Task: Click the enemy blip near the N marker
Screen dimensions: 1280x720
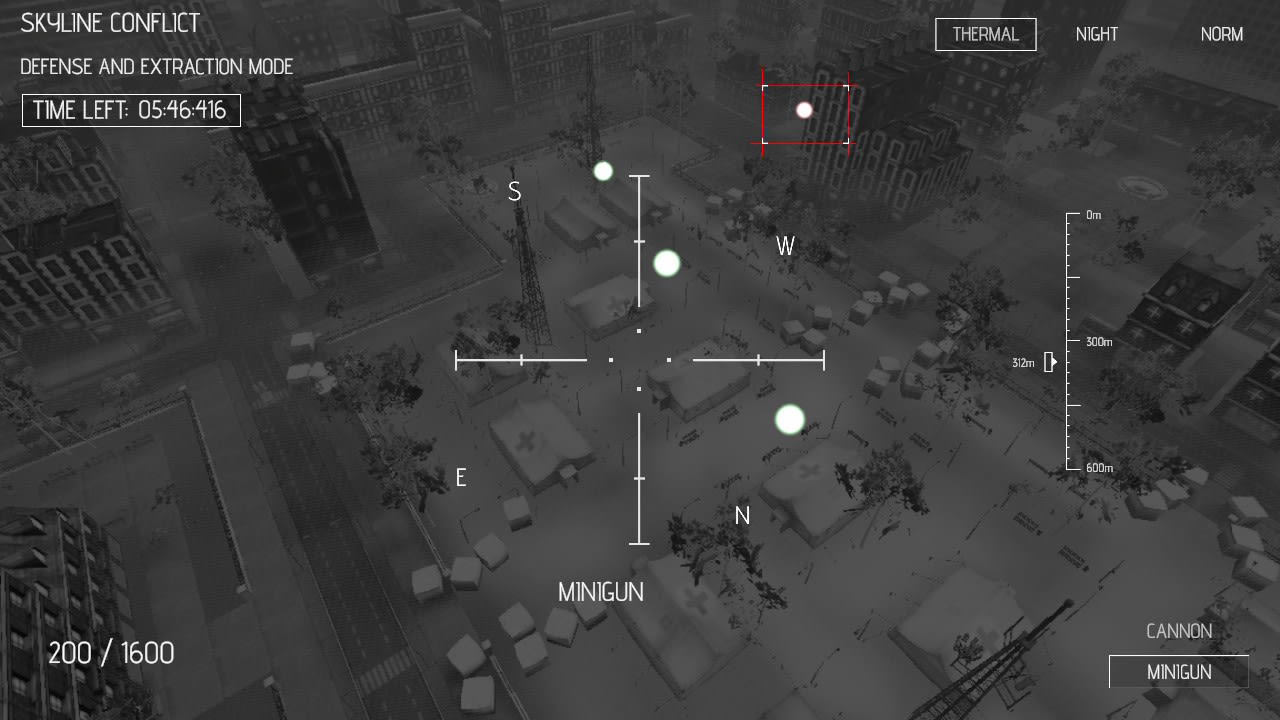Action: [788, 419]
